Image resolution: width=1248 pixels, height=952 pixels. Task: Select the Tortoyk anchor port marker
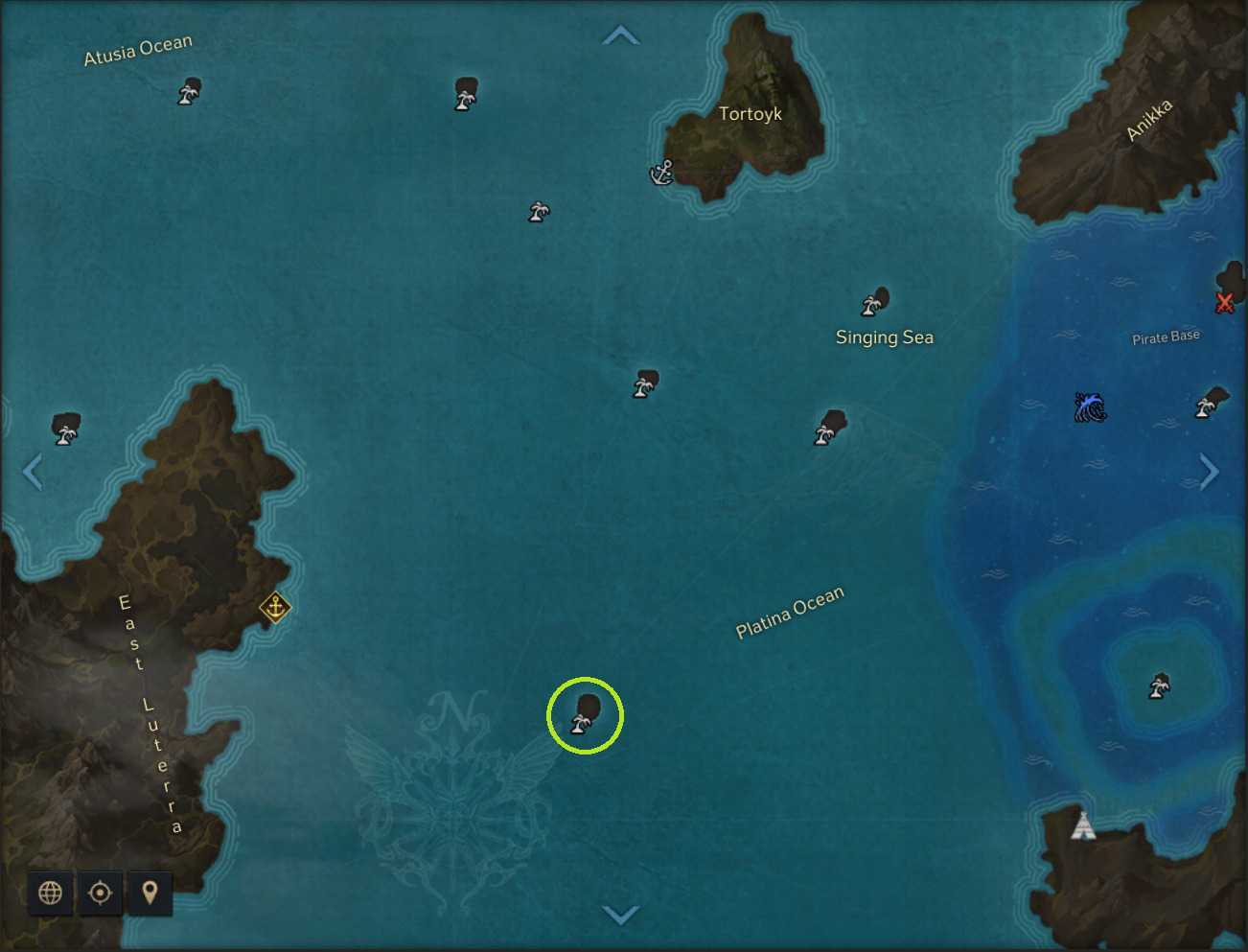[x=662, y=173]
